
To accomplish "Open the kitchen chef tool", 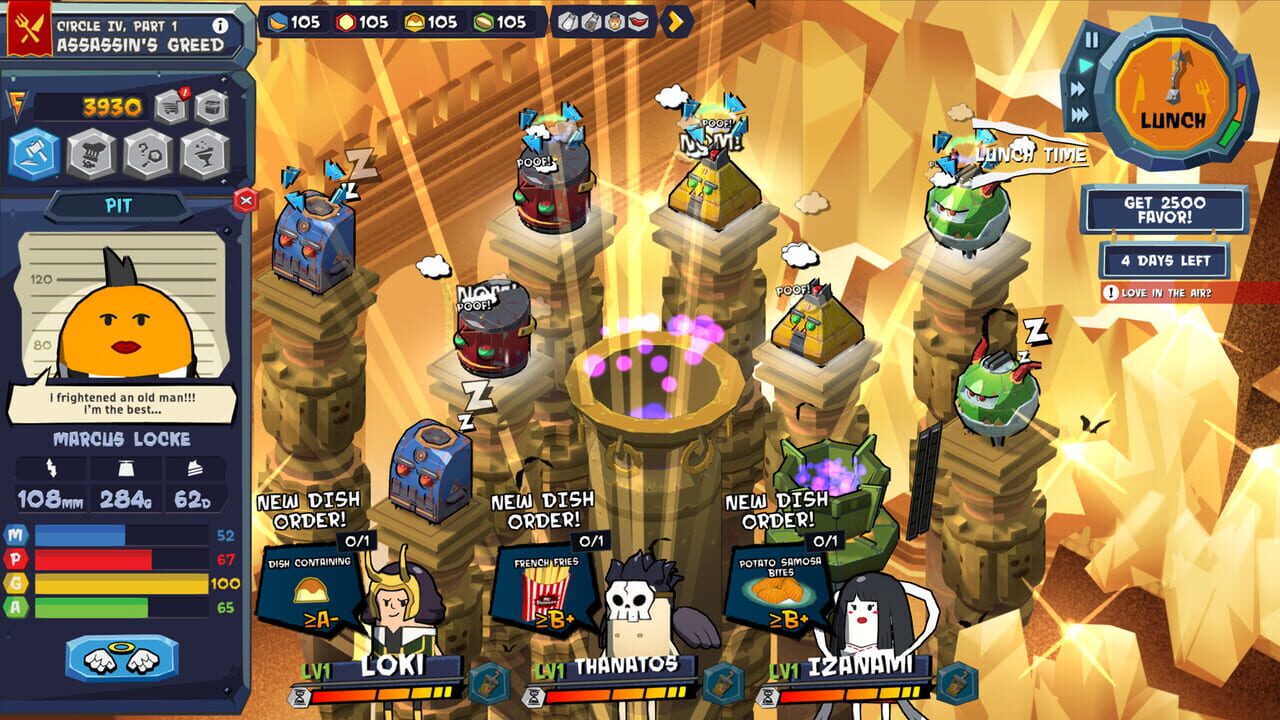I will [x=91, y=154].
